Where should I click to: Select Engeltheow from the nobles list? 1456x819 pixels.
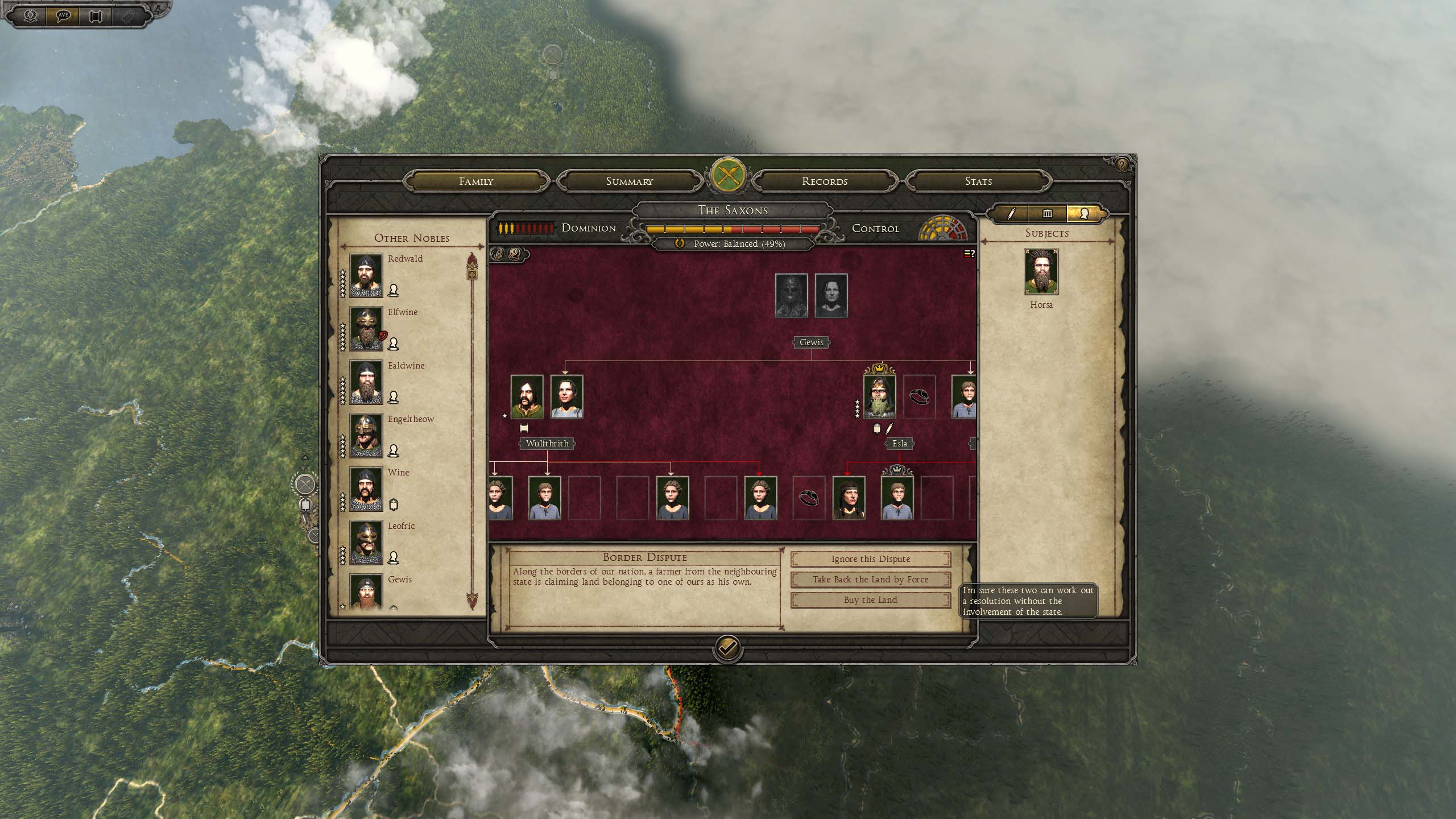(x=366, y=436)
